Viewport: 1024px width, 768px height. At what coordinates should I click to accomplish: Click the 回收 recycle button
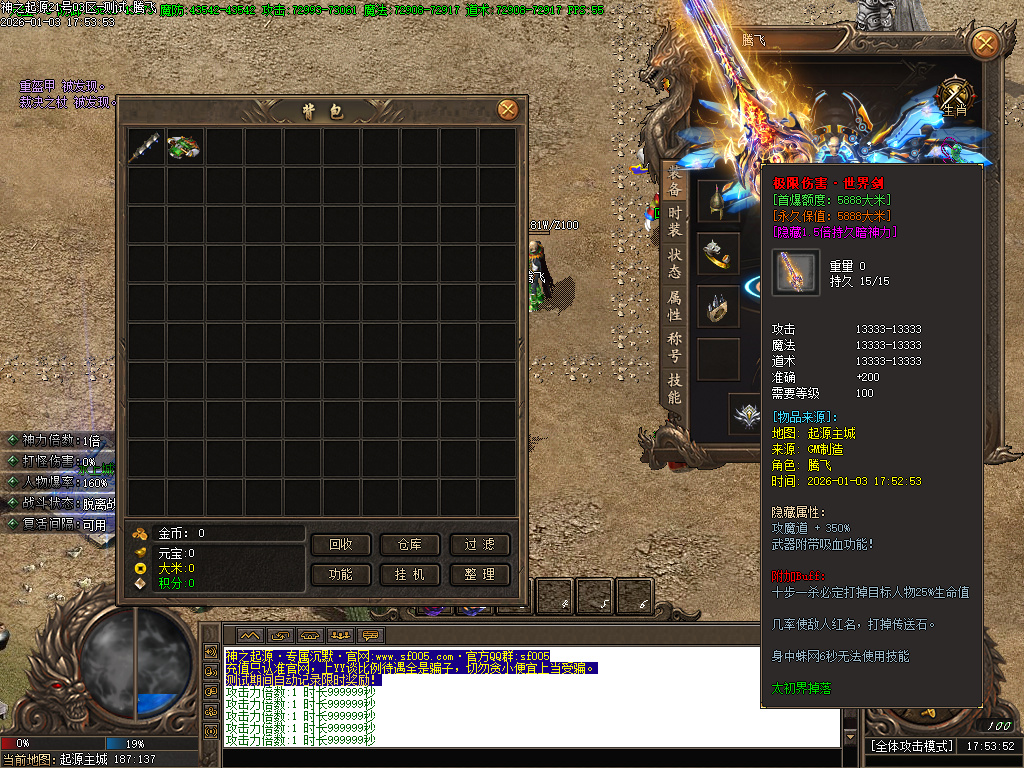[x=341, y=545]
